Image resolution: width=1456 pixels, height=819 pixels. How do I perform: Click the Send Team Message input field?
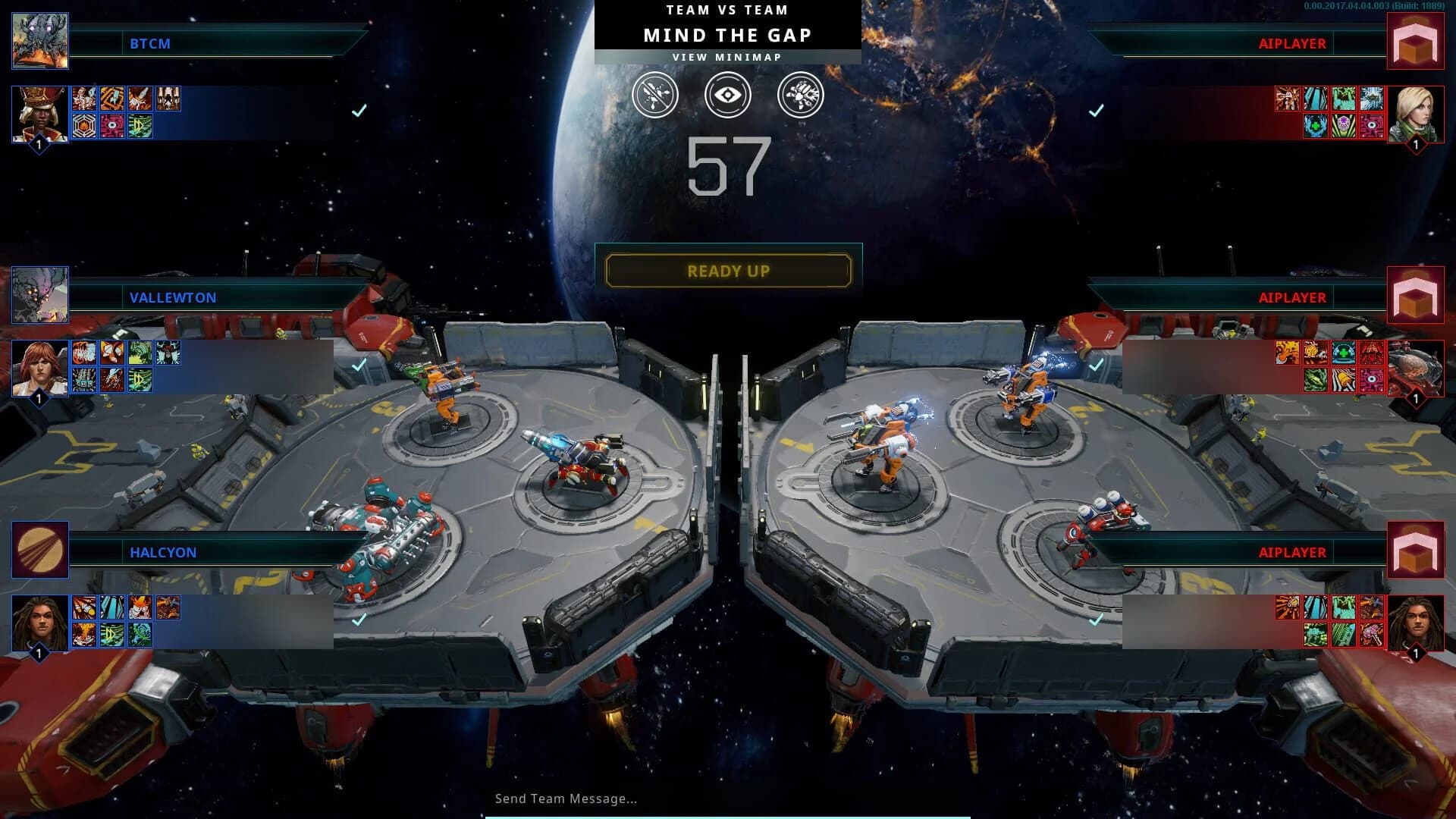[565, 799]
